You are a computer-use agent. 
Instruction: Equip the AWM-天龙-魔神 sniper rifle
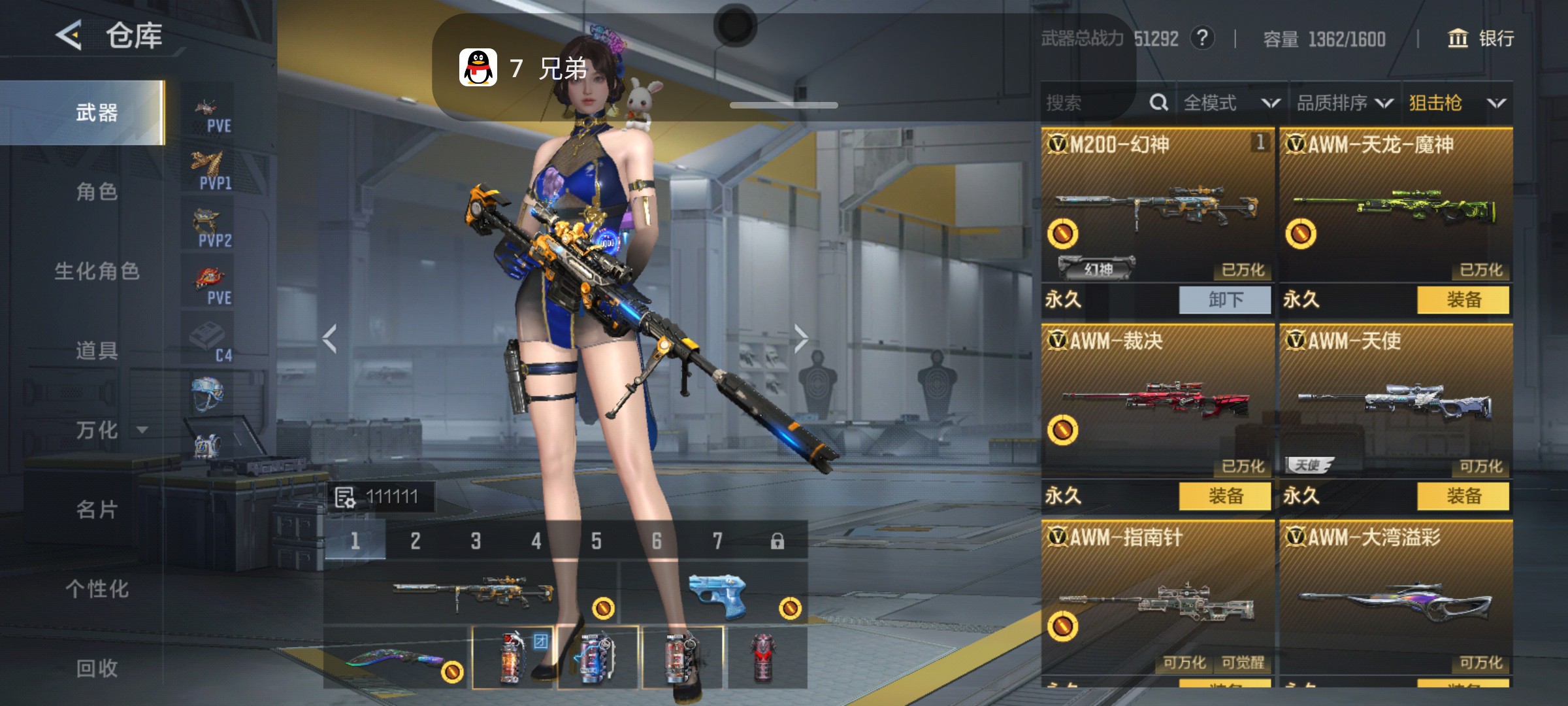[1463, 300]
